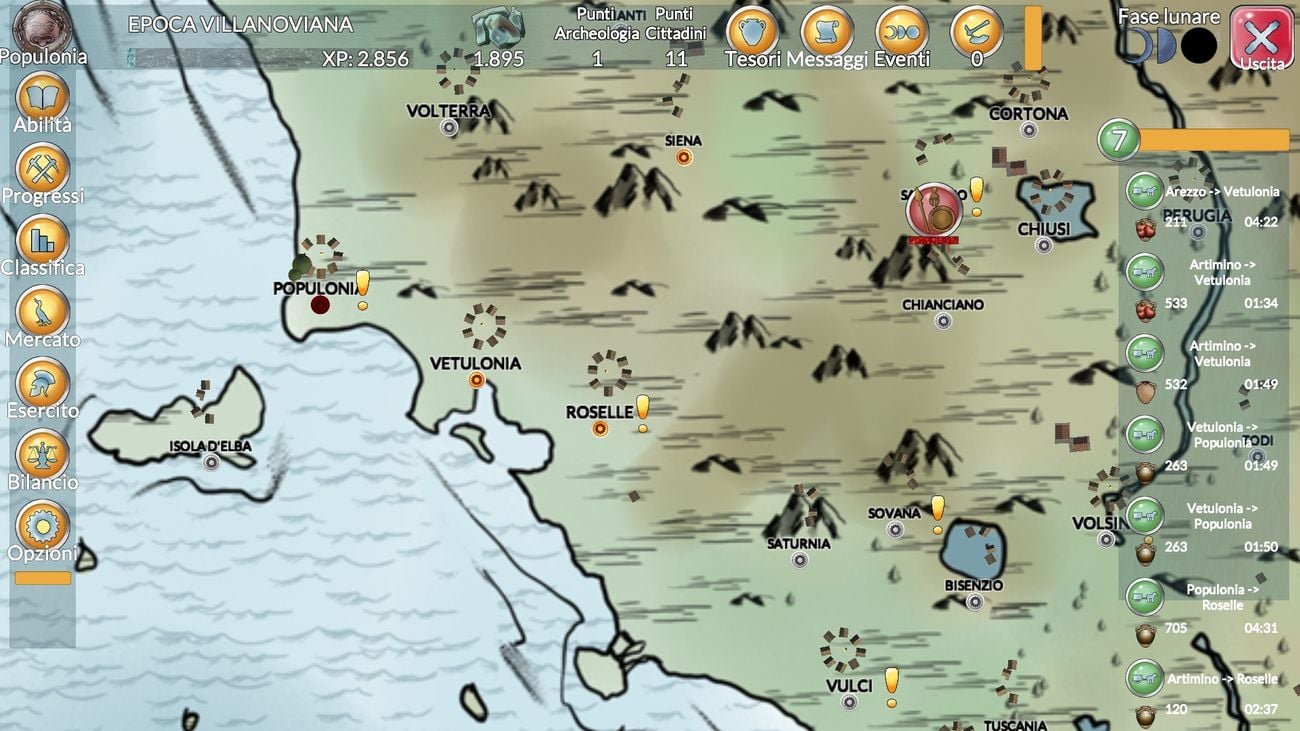1300x731 pixels.
Task: Open the Mercato market
Action: click(42, 312)
